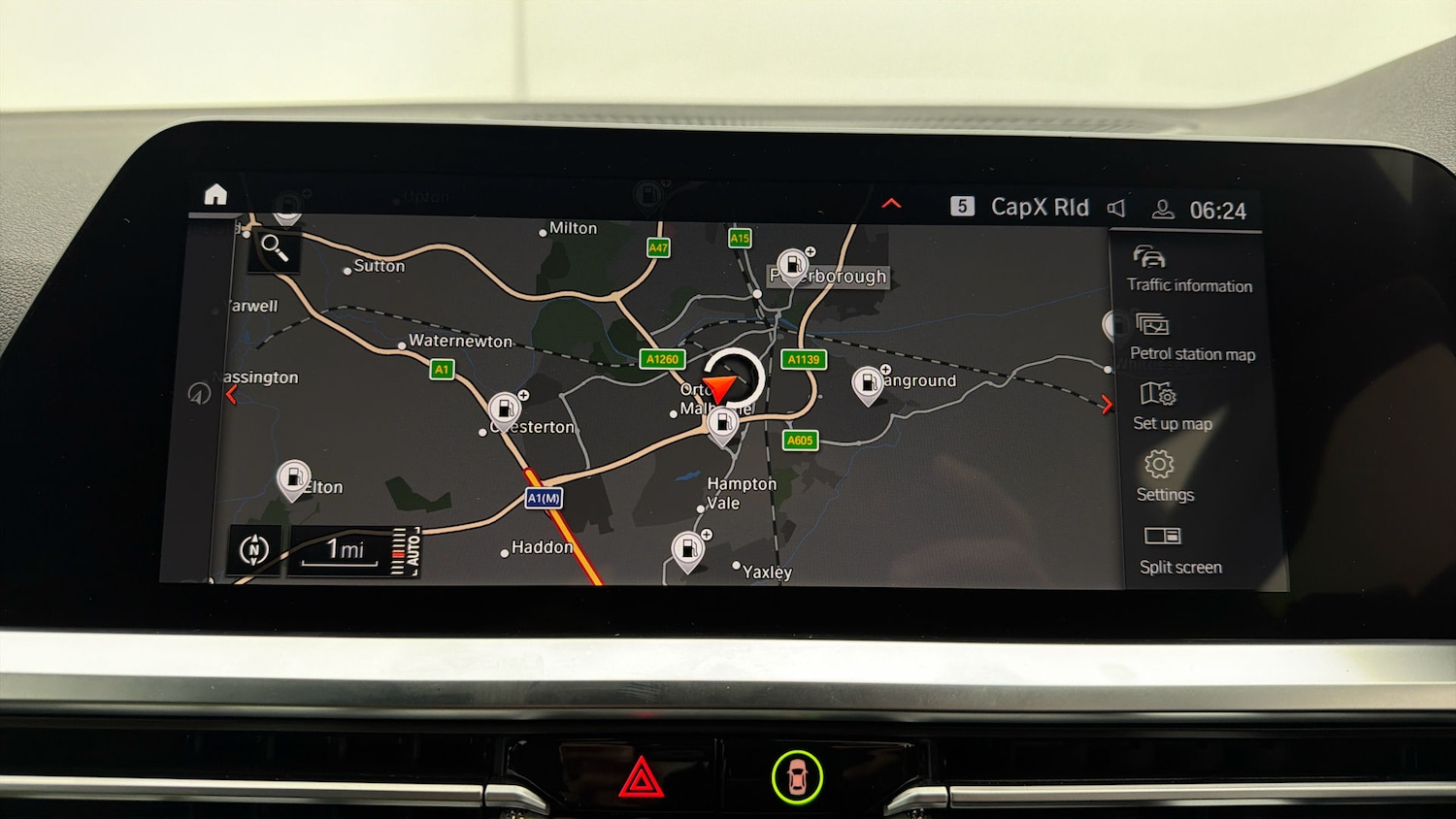
Task: Select the Traffic information icon
Action: 1149,256
